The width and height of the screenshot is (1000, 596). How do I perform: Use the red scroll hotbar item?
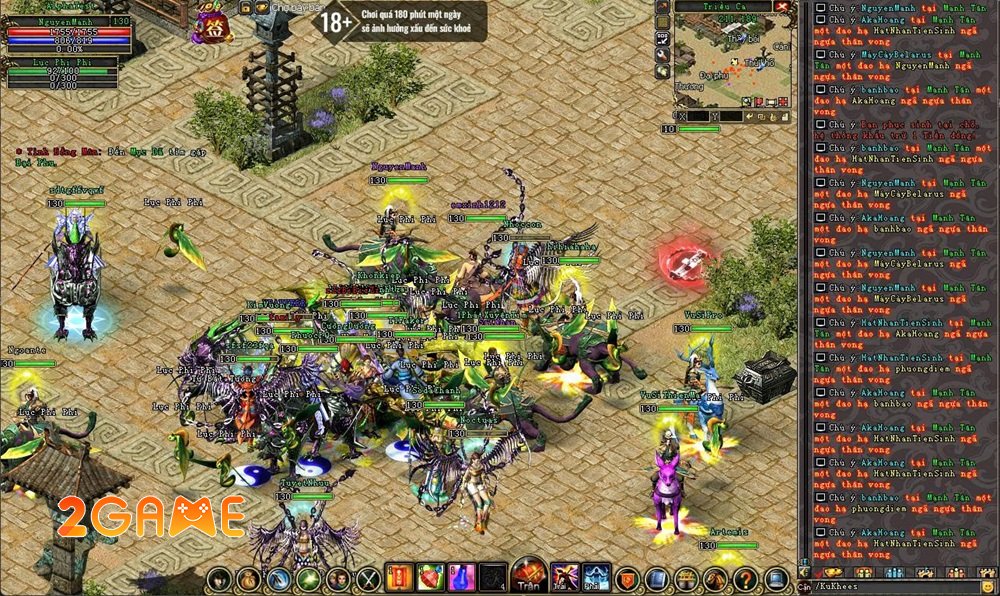(399, 578)
